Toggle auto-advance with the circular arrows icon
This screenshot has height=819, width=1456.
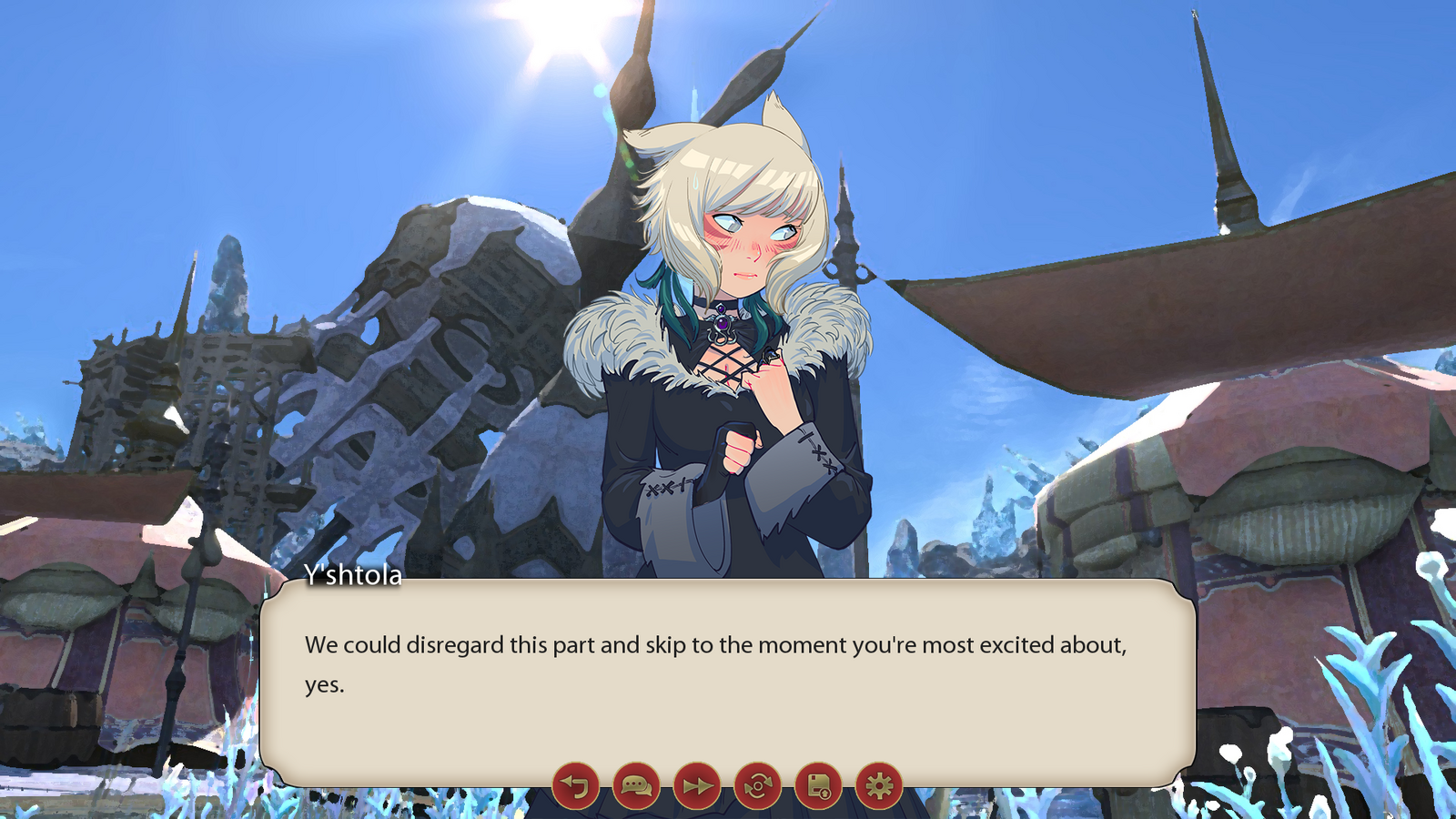click(x=758, y=785)
